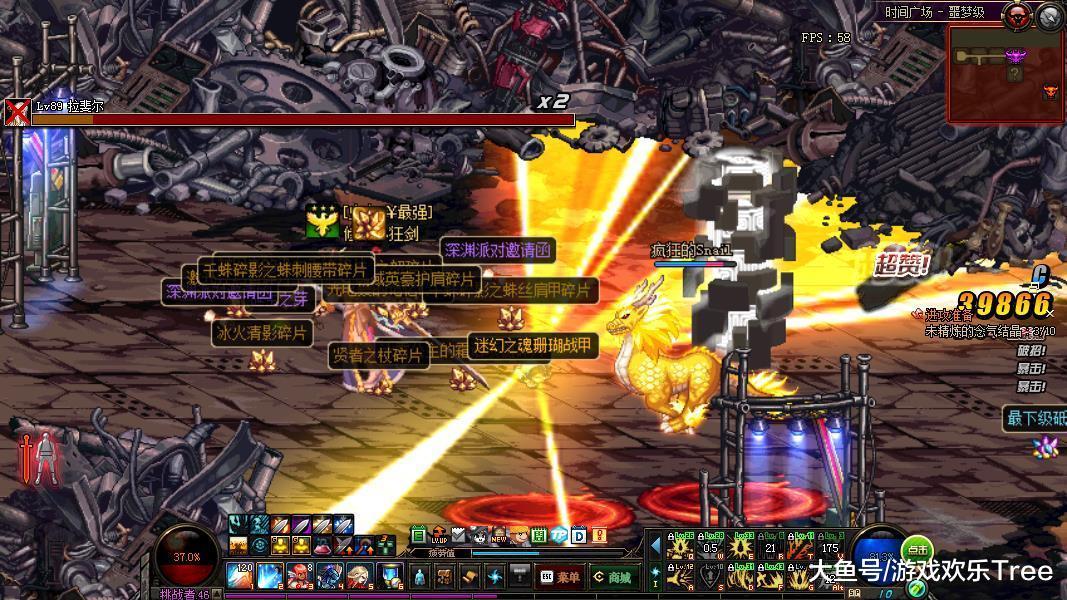Open the scroll-shaped quest icon
The height and width of the screenshot is (600, 1067).
[470, 576]
